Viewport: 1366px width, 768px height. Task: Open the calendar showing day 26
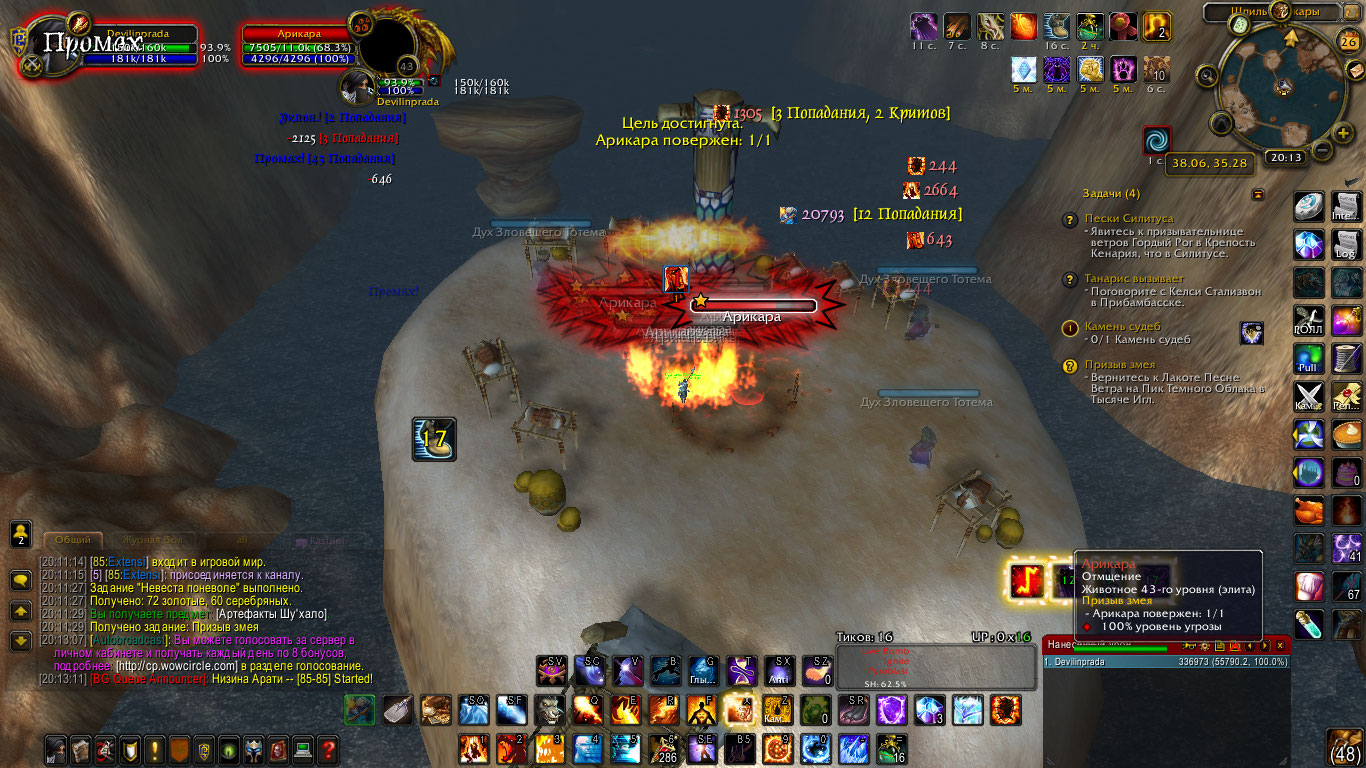pyautogui.click(x=1348, y=41)
